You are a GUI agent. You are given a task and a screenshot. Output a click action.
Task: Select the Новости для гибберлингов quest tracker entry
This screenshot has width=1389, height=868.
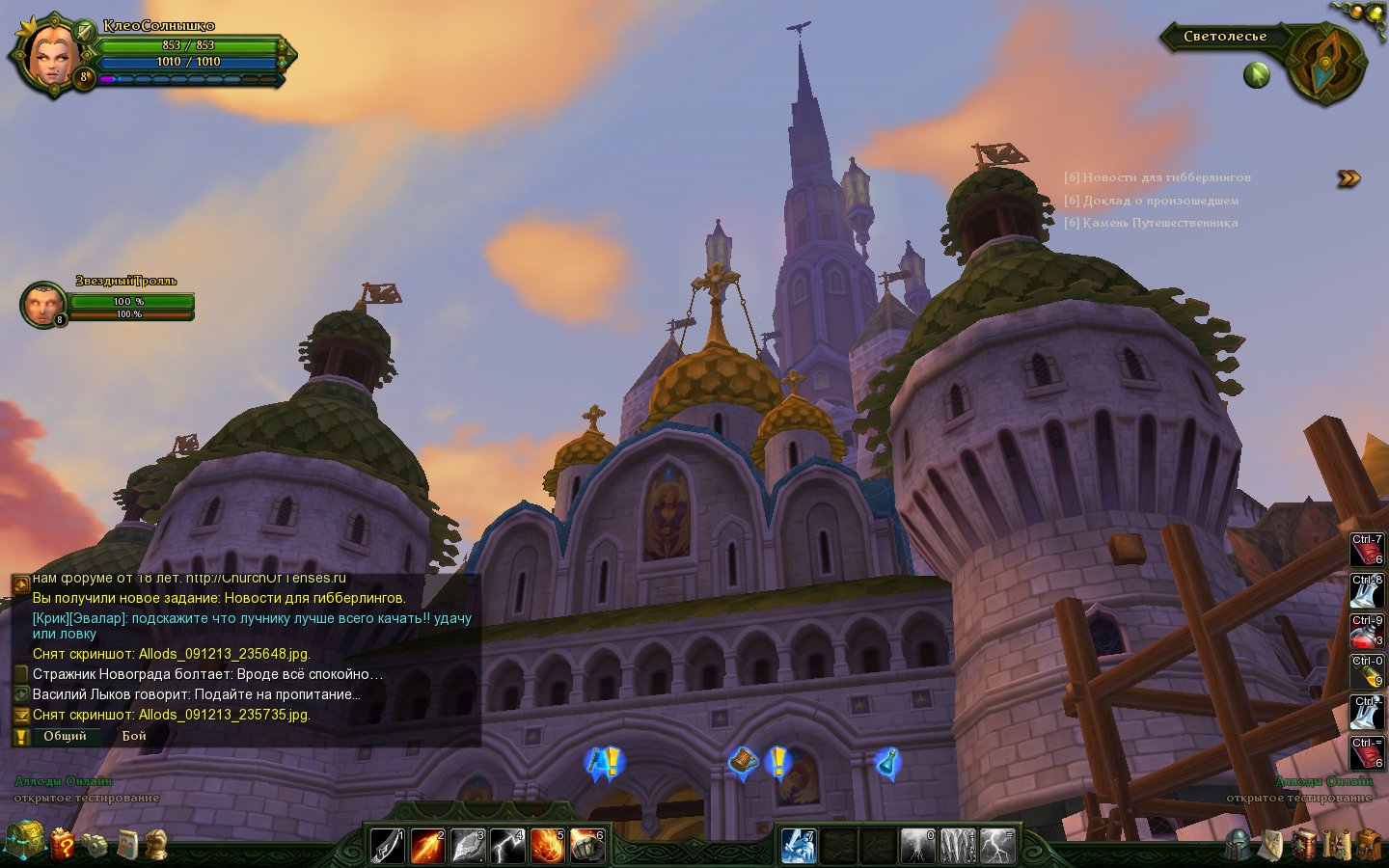tap(1157, 177)
